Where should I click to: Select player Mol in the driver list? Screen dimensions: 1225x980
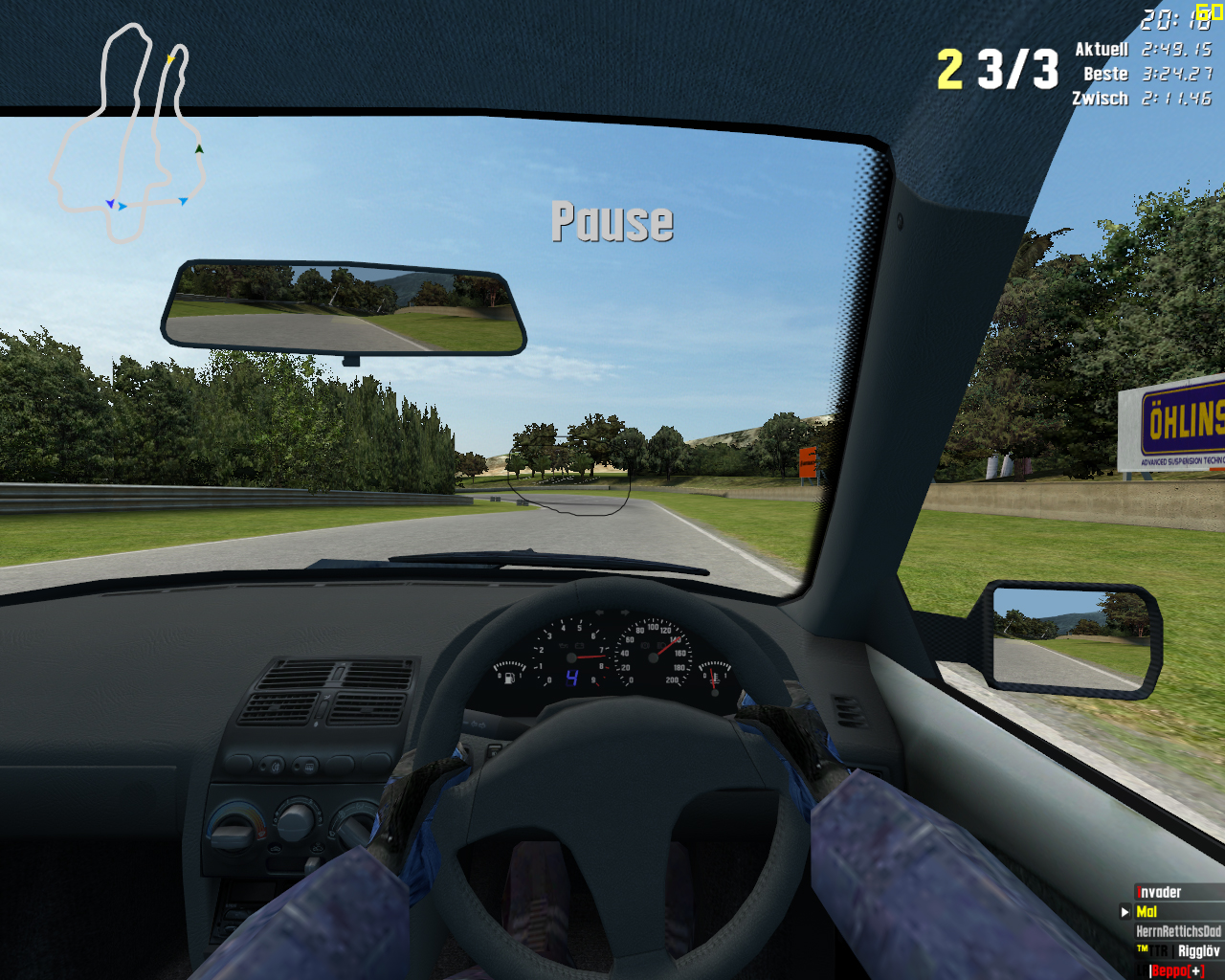pyautogui.click(x=1147, y=912)
